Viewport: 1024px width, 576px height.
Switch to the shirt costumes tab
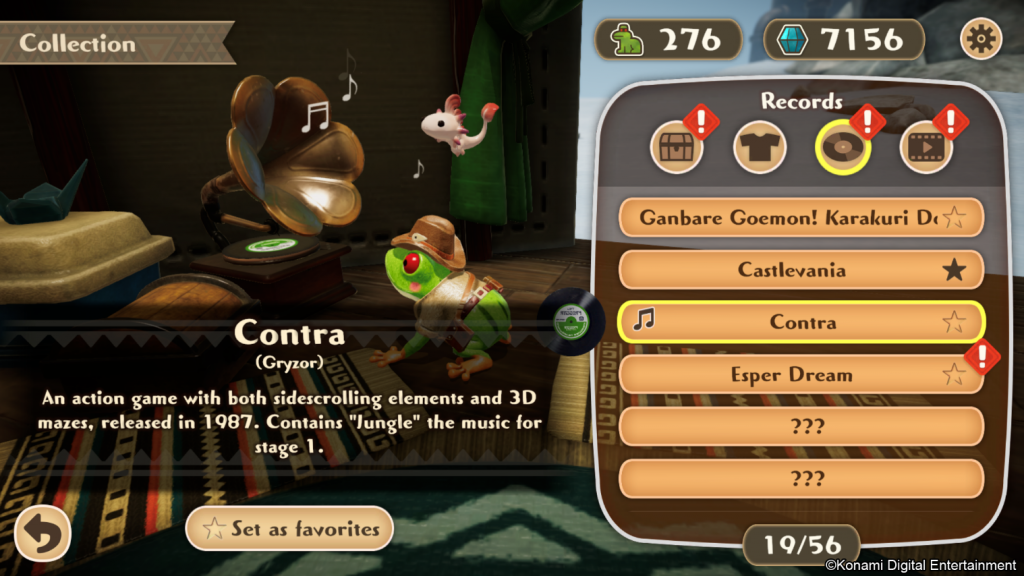(760, 149)
